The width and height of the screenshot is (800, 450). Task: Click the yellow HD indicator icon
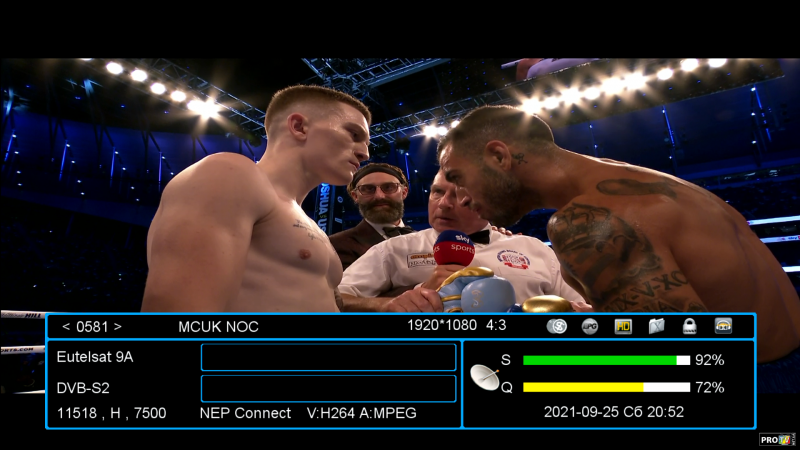(x=623, y=326)
